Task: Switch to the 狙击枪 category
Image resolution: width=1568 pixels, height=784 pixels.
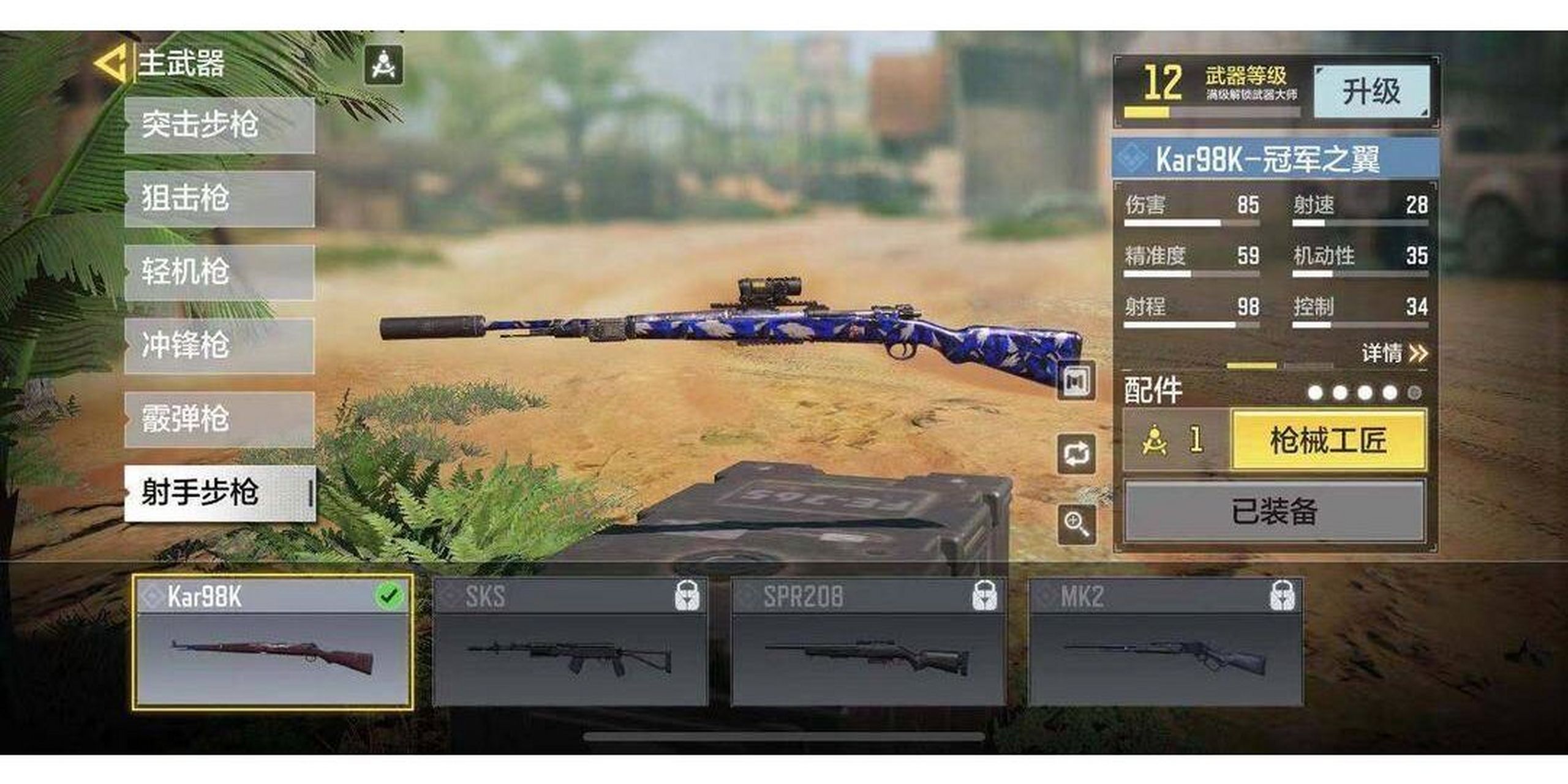Action: (219, 198)
